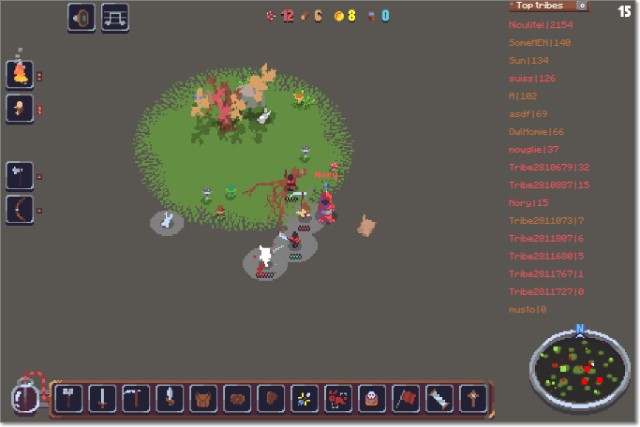
Task: Pick the backpack slot in the hotbar
Action: click(x=204, y=398)
